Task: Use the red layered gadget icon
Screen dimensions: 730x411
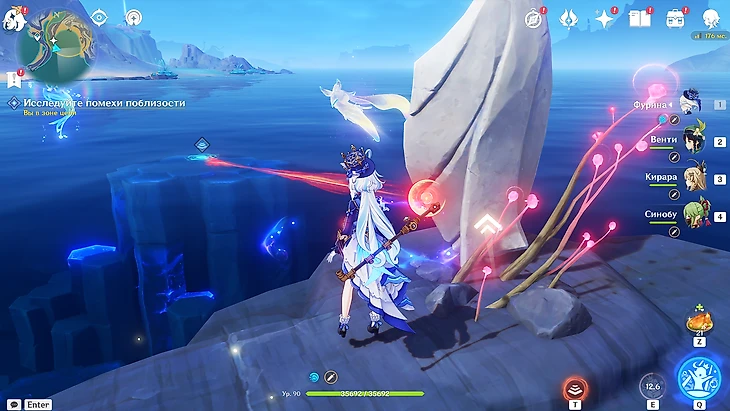Action: (x=574, y=389)
